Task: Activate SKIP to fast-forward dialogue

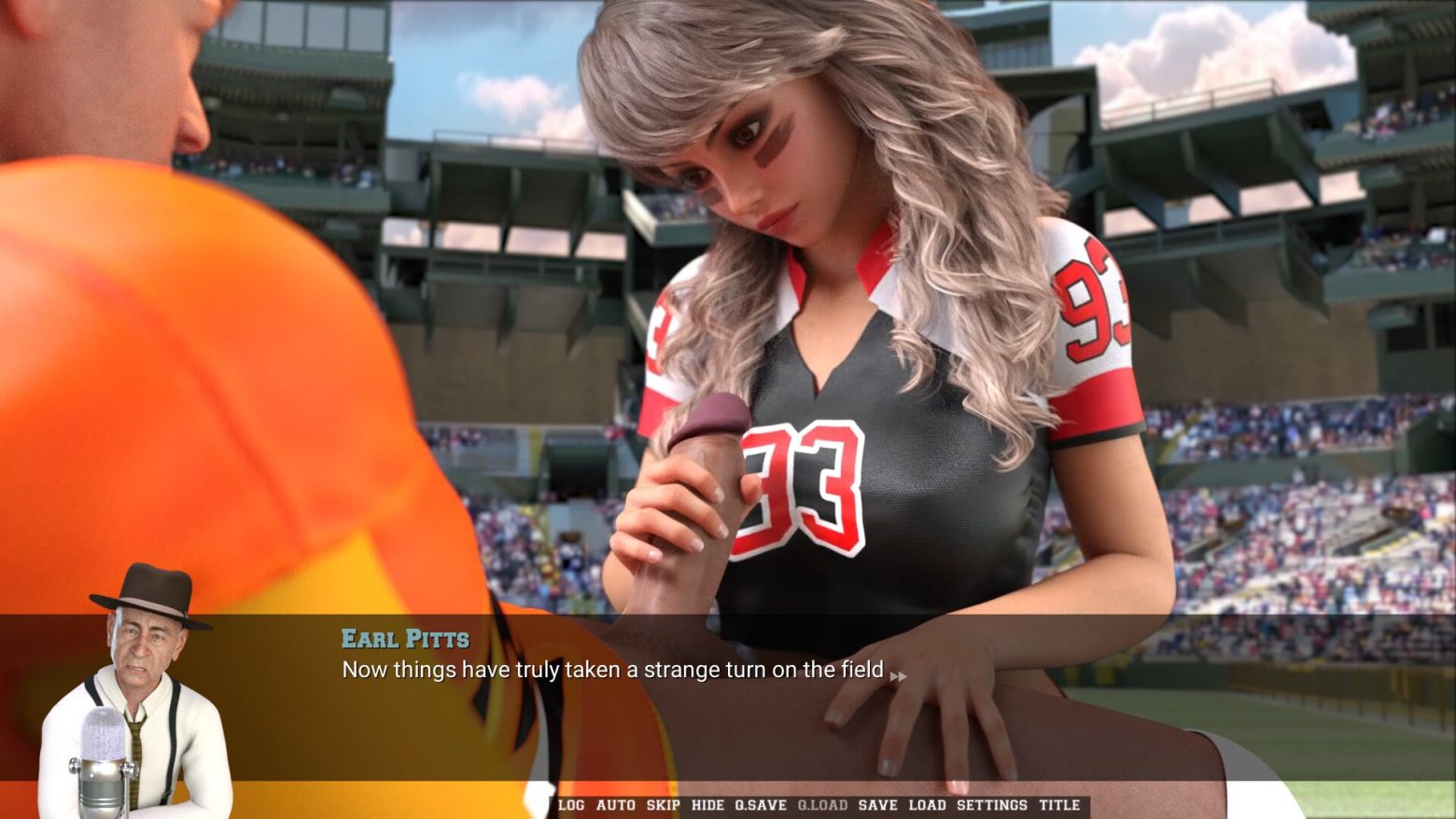Action: tap(663, 805)
